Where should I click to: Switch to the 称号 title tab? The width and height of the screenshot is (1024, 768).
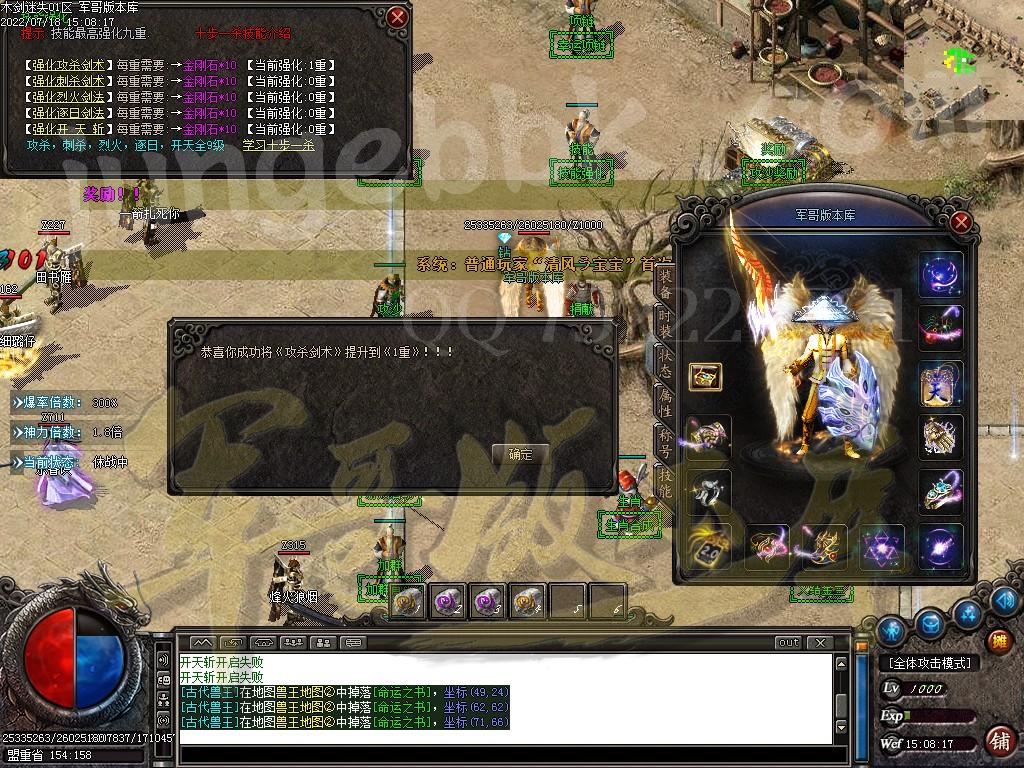click(x=665, y=440)
